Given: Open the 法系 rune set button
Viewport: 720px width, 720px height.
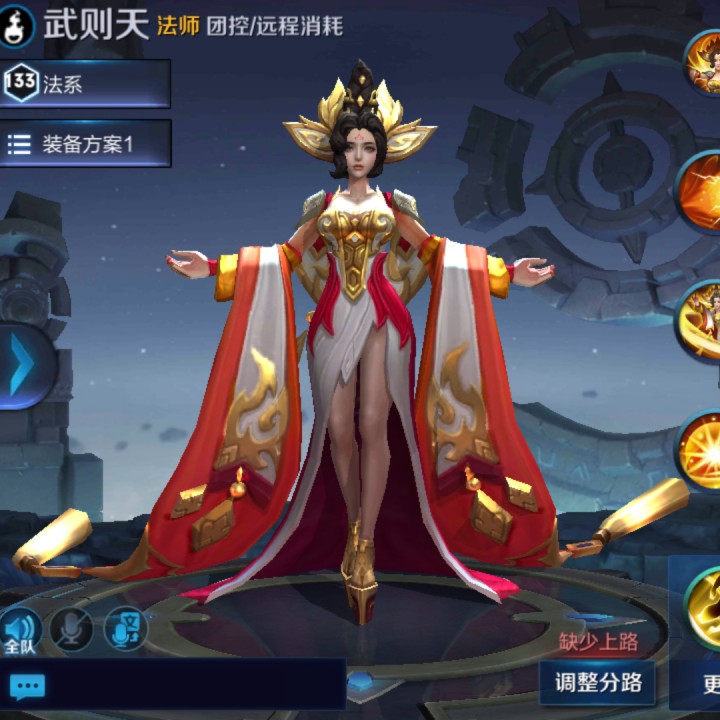Looking at the screenshot, I should [85, 84].
